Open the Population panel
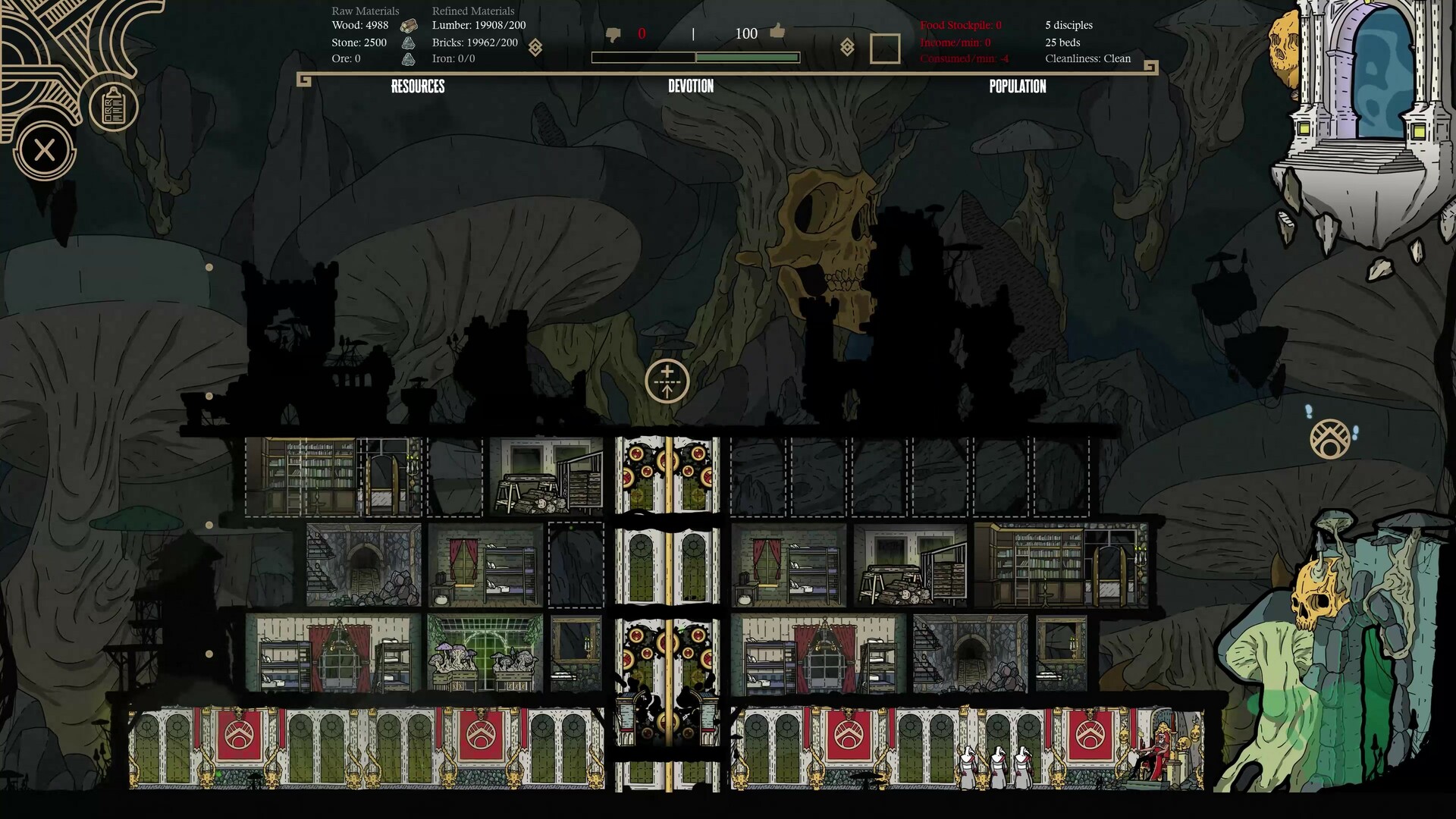Image resolution: width=1456 pixels, height=819 pixels. [x=1017, y=86]
